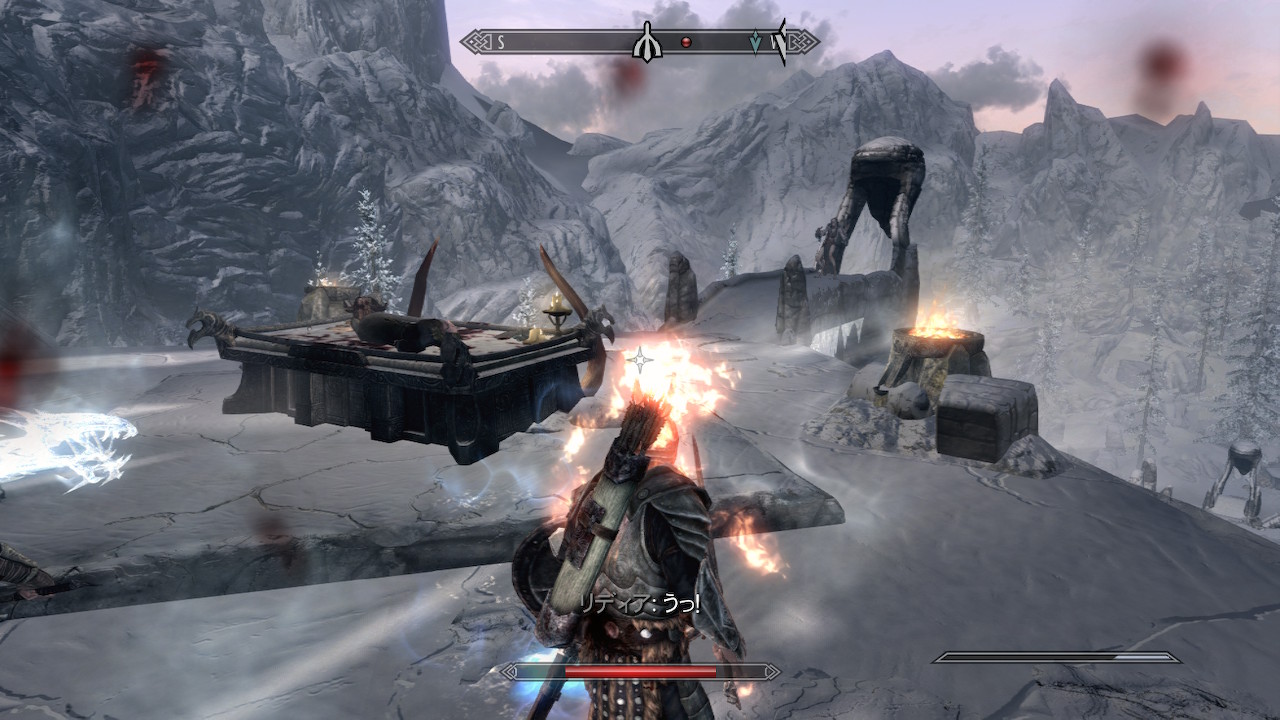Click the white location marker on the compass
Viewport: 1280px width, 720px height.
647,42
